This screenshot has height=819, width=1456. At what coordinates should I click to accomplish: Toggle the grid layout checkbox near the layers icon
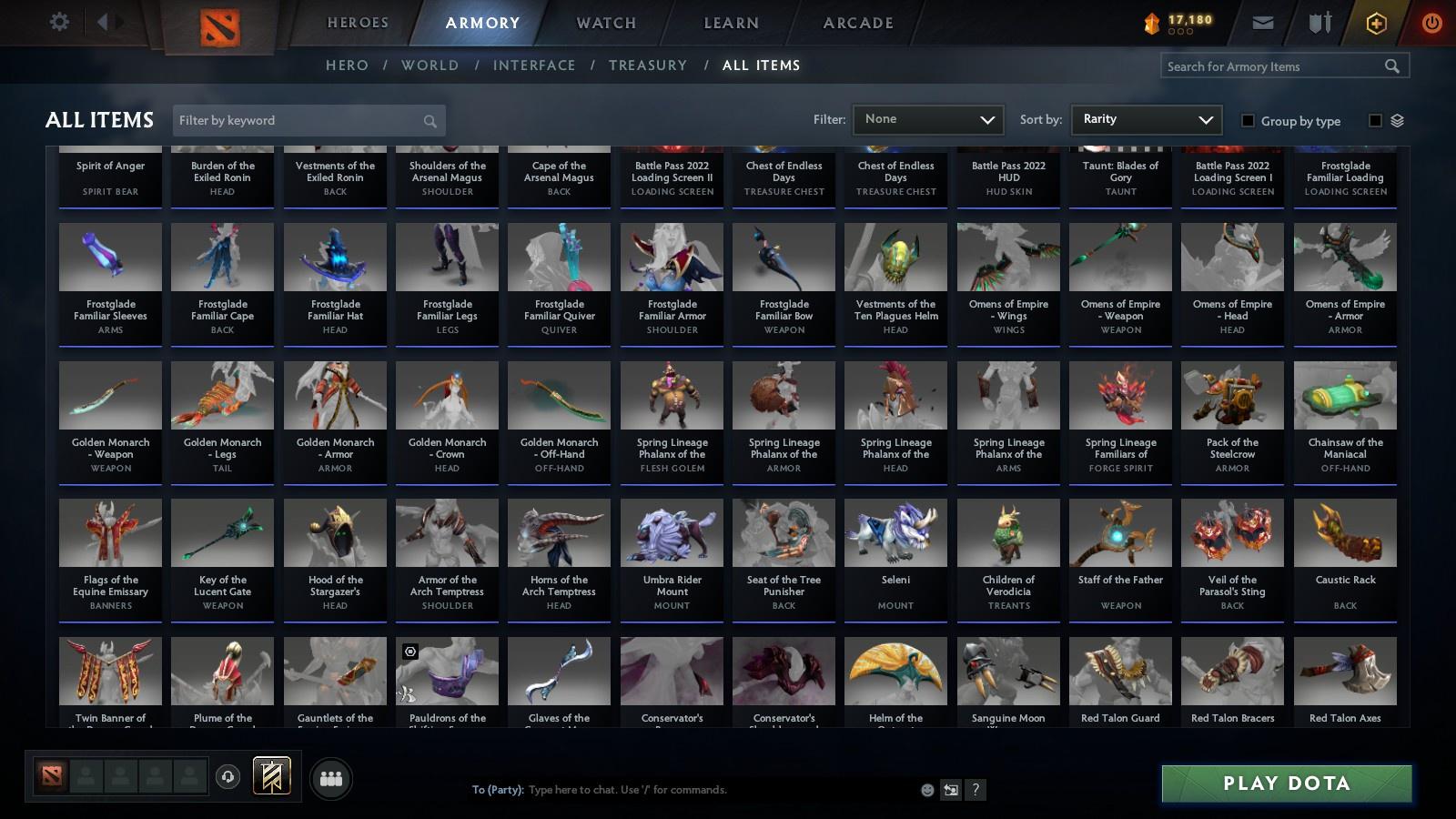[x=1377, y=121]
